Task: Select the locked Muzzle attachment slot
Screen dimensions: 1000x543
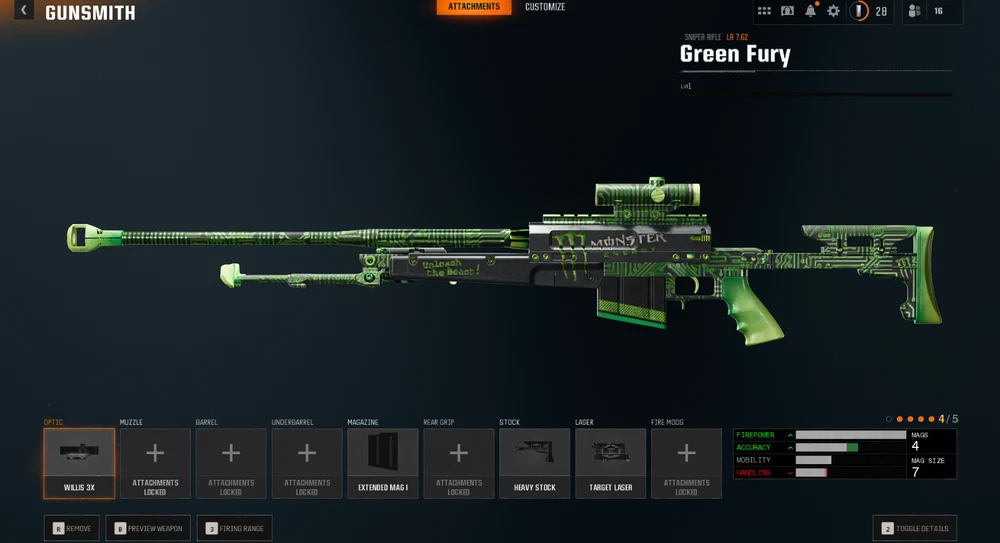Action: tap(155, 463)
